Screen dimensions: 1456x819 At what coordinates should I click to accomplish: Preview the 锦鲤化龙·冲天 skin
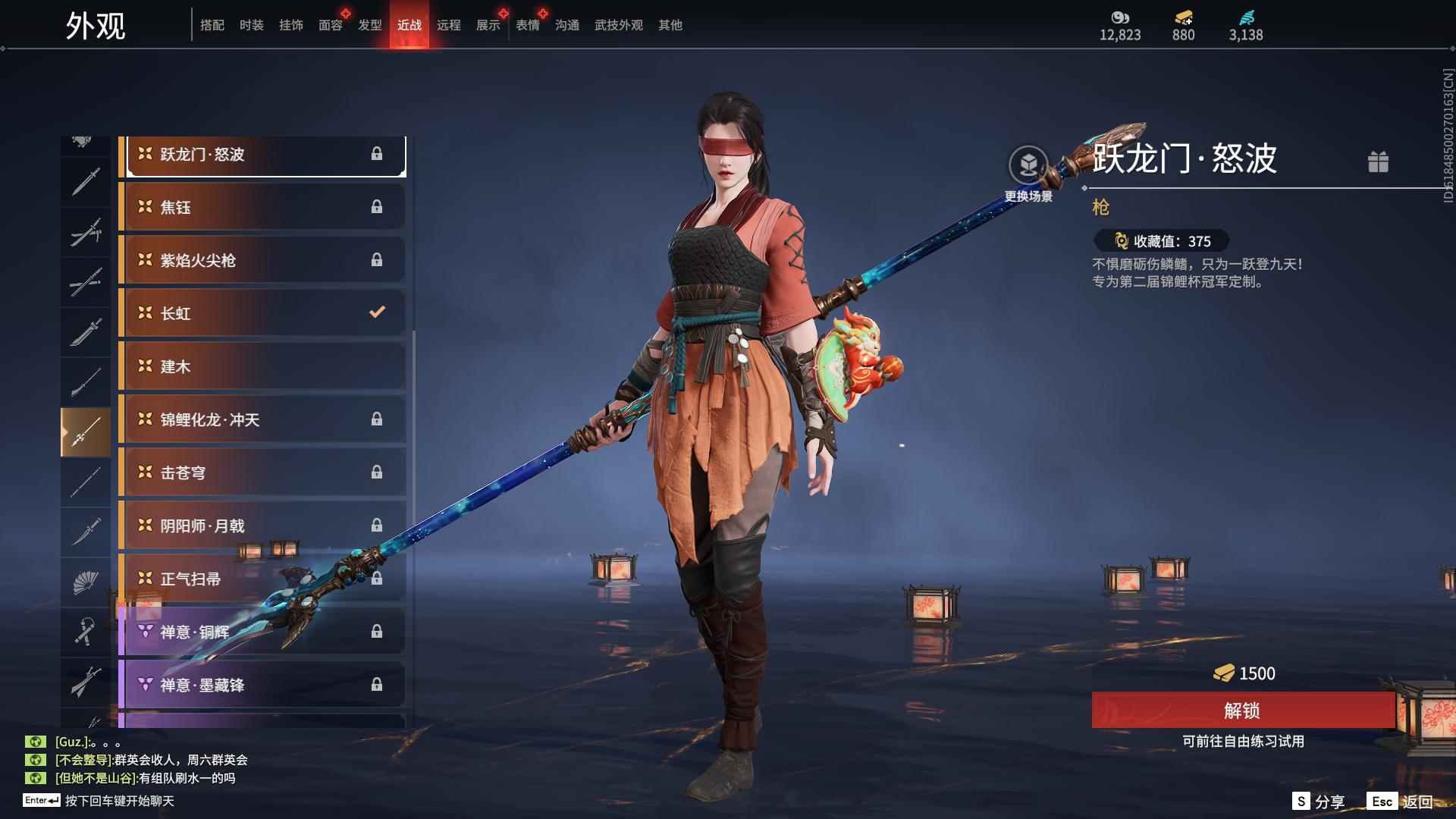coord(262,419)
